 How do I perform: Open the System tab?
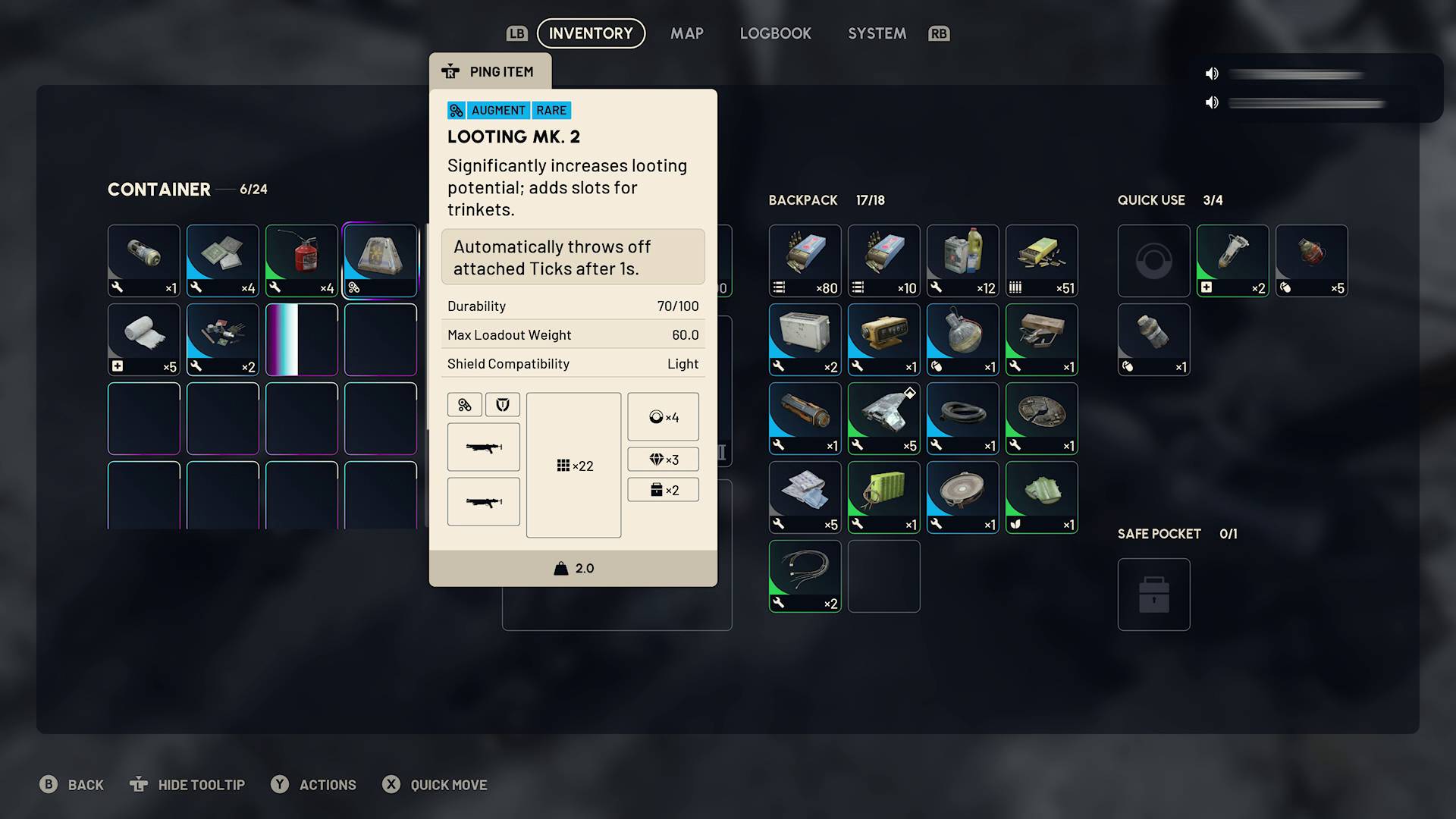coord(877,33)
